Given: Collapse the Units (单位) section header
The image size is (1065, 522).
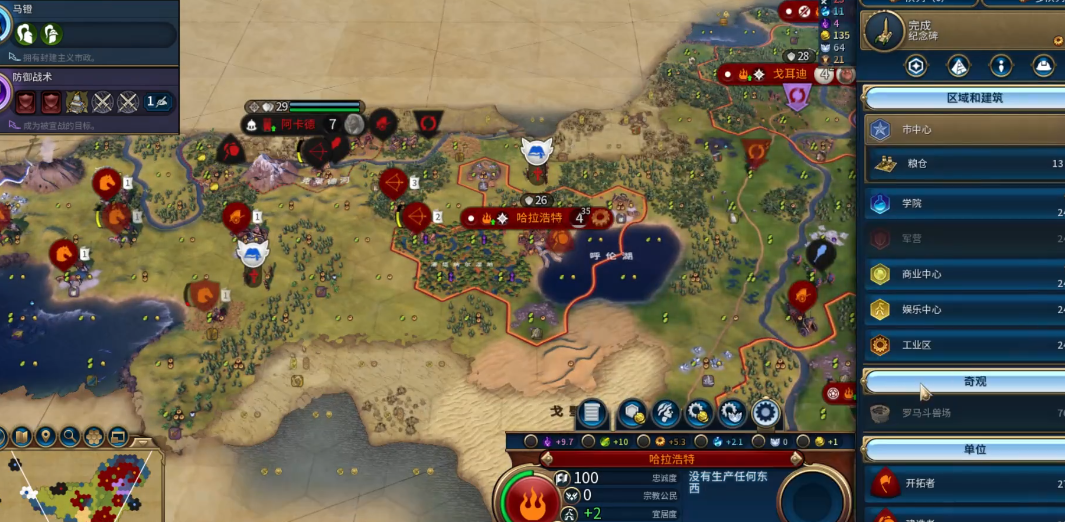Looking at the screenshot, I should [x=962, y=449].
